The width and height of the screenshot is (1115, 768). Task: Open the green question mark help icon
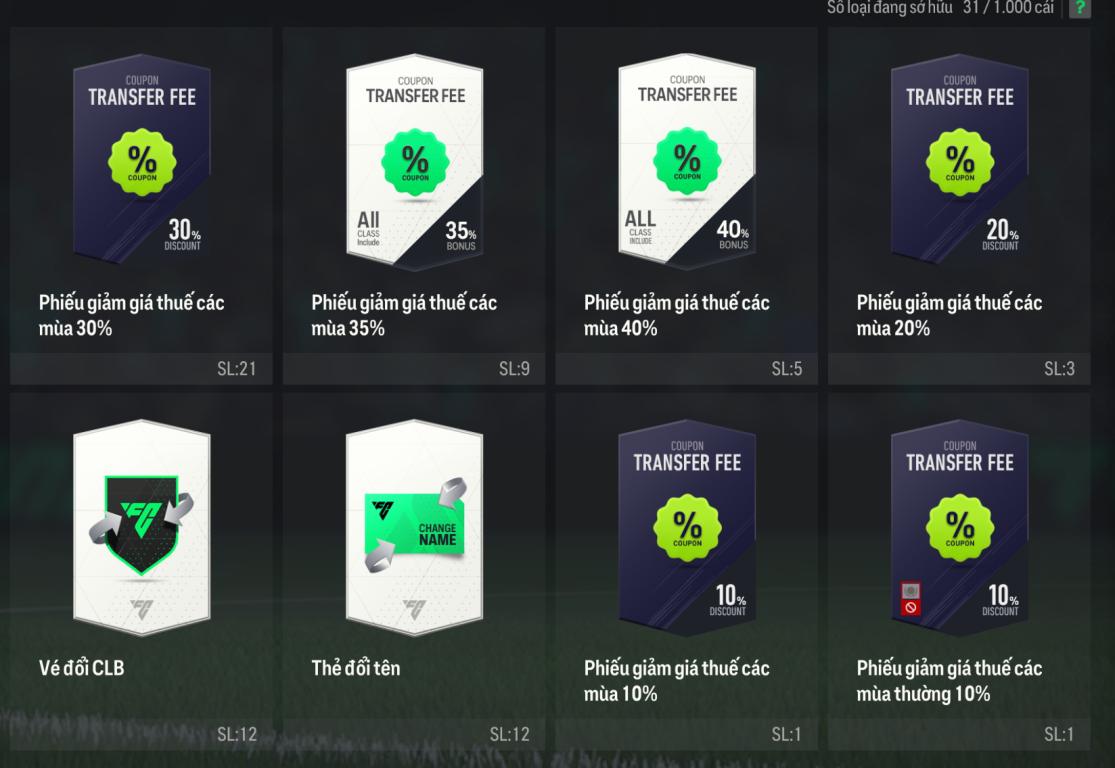1079,8
